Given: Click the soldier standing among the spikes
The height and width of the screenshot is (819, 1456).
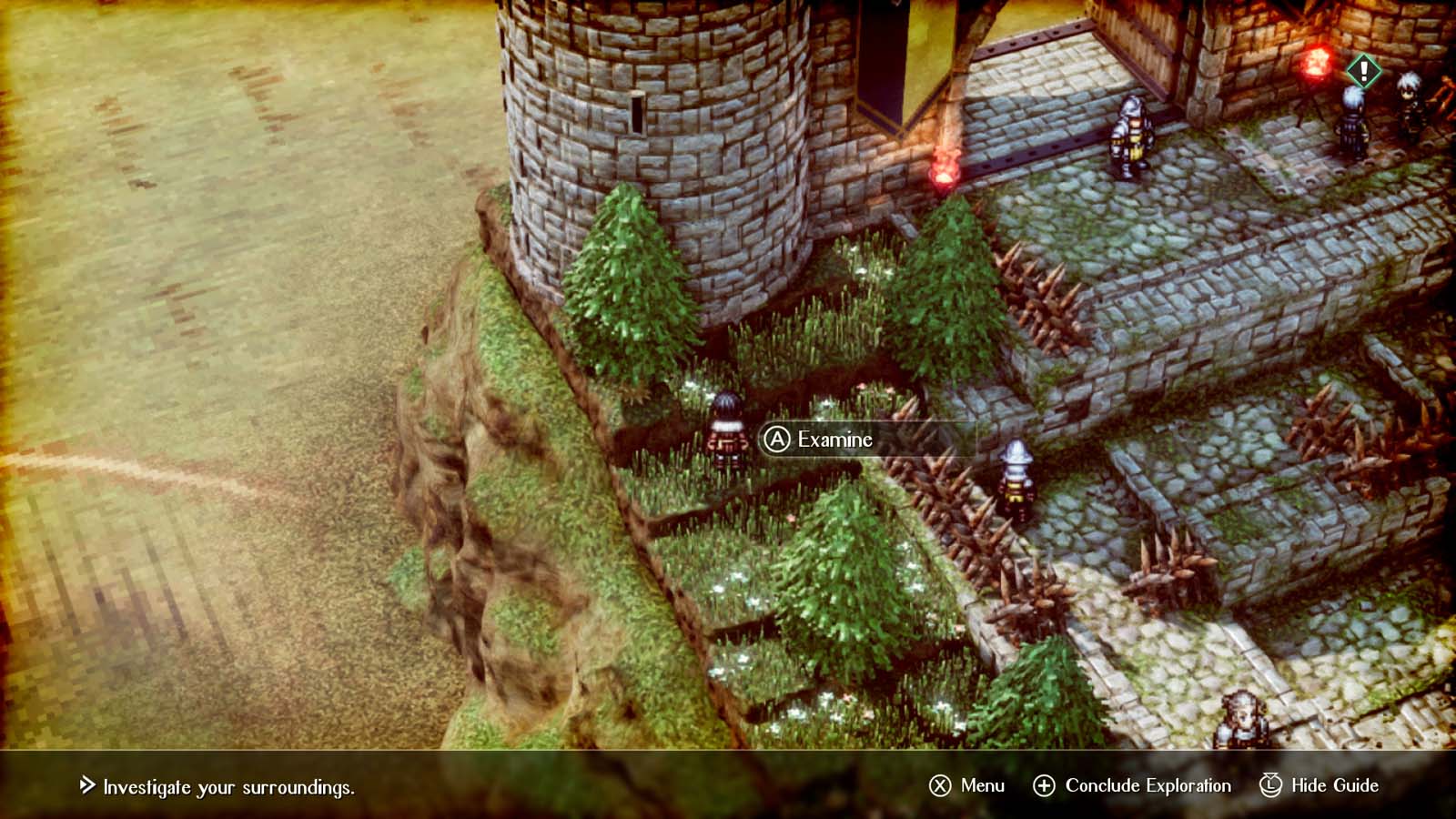Looking at the screenshot, I should click(x=1016, y=473).
